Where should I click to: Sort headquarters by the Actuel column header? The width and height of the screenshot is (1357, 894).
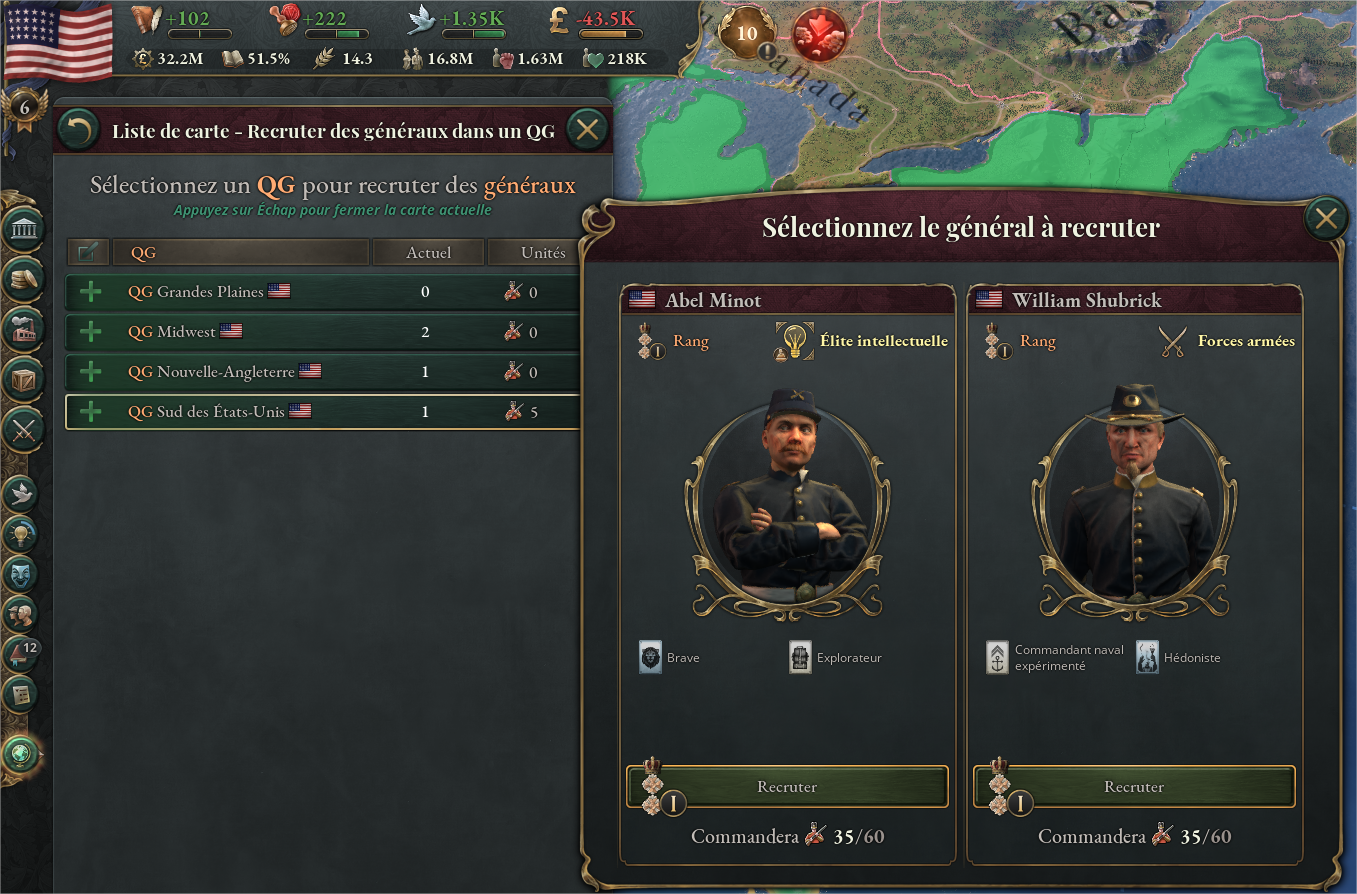428,252
